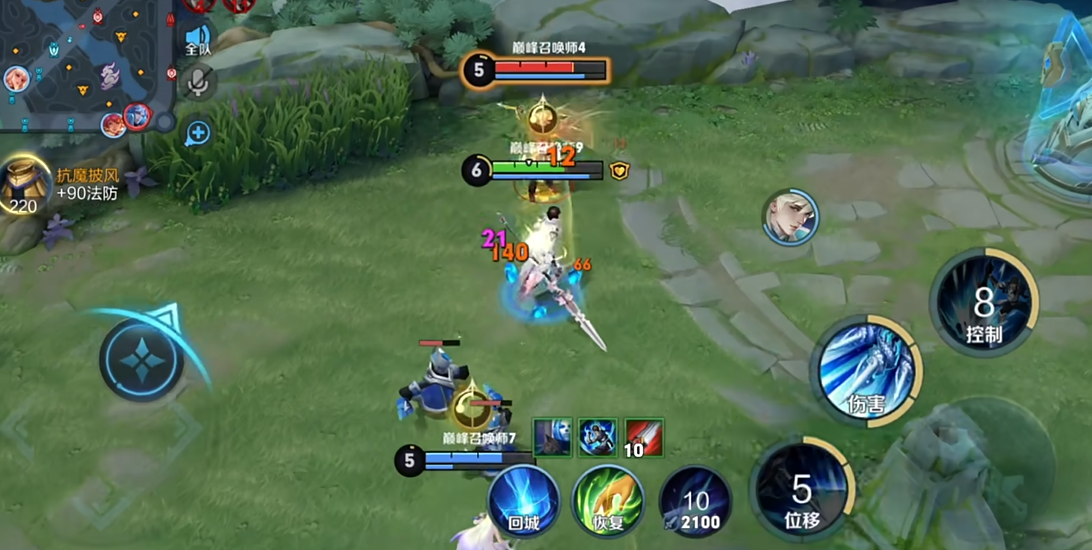Target the blond enemy hero portrait
This screenshot has height=550, width=1092.
coord(791,217)
